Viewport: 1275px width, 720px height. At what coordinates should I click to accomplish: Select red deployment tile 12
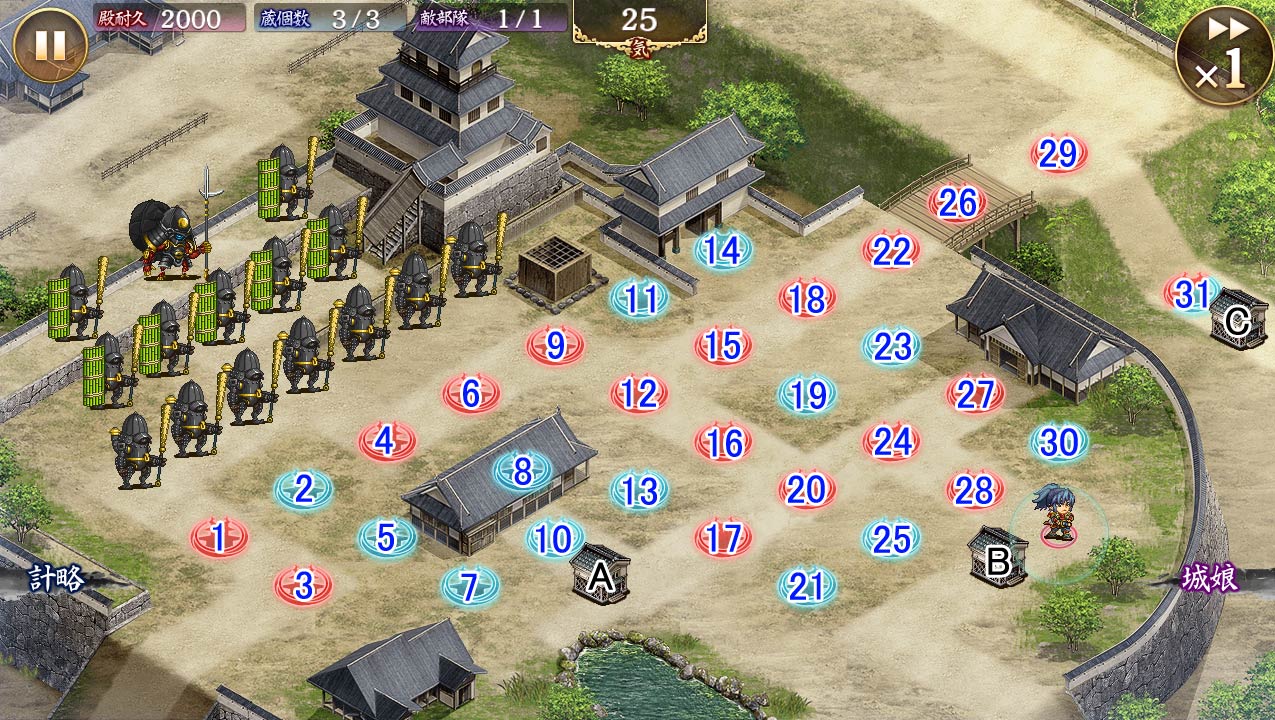pos(639,394)
